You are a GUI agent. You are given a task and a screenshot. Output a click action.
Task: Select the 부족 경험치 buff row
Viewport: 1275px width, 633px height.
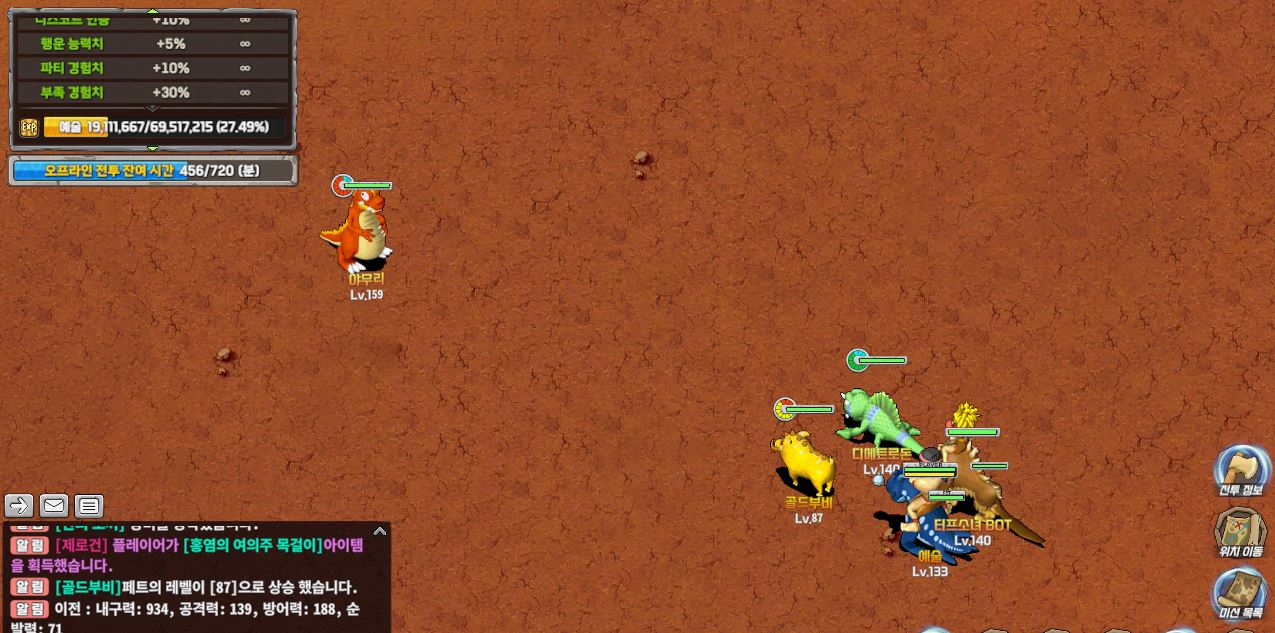pyautogui.click(x=152, y=92)
